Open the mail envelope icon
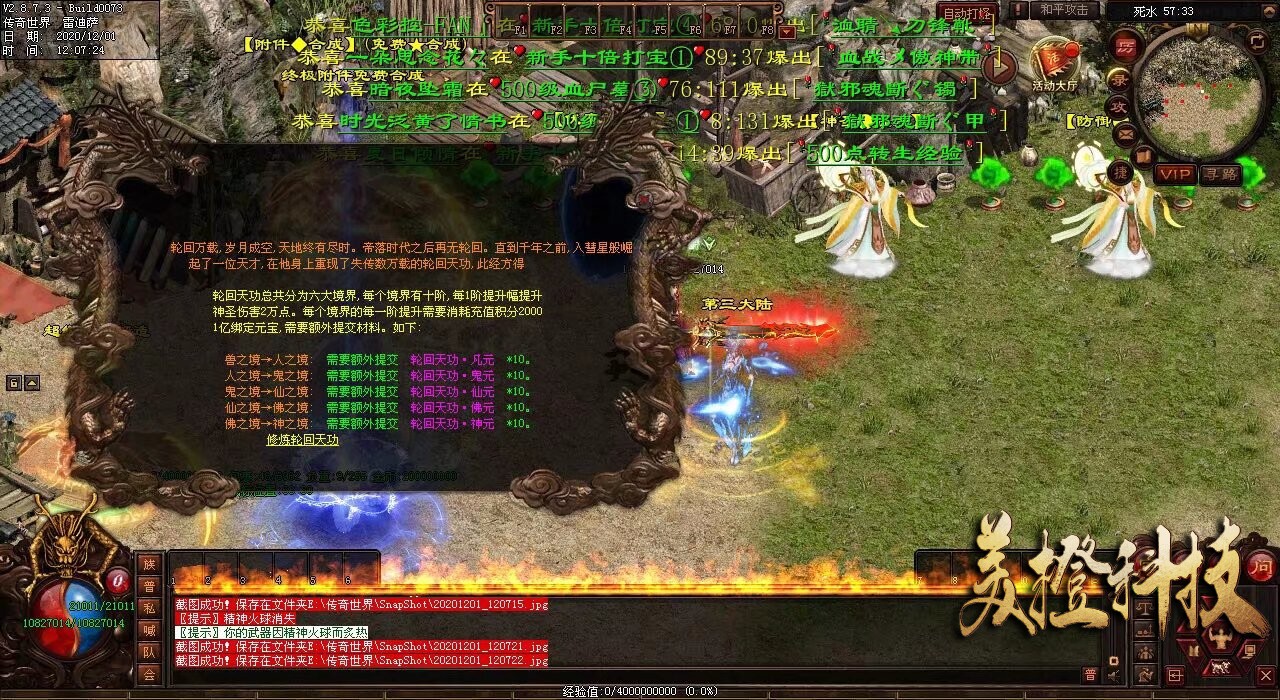Image resolution: width=1280 pixels, height=700 pixels. click(1124, 133)
